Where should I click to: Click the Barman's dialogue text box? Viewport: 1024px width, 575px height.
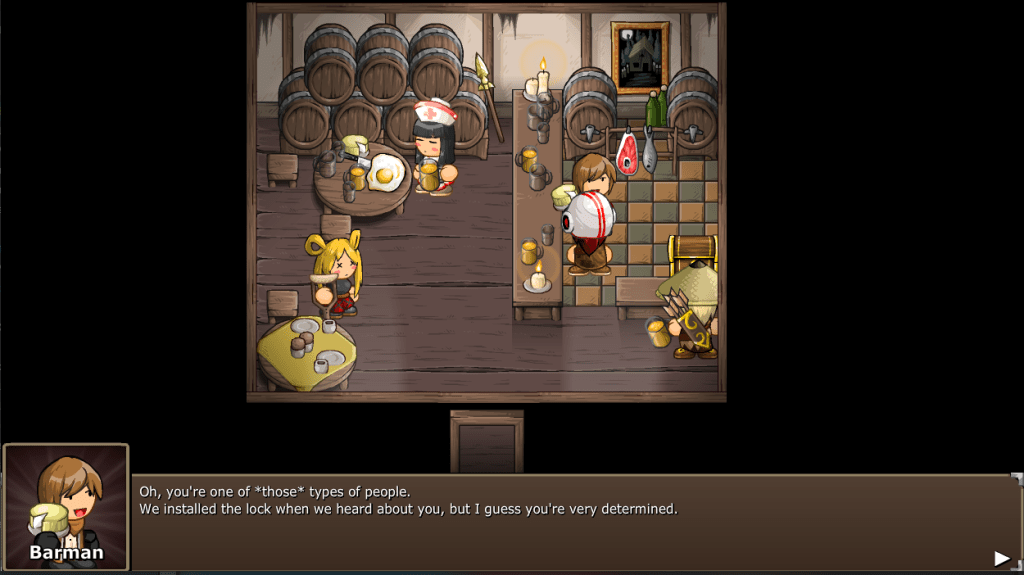coord(570,522)
